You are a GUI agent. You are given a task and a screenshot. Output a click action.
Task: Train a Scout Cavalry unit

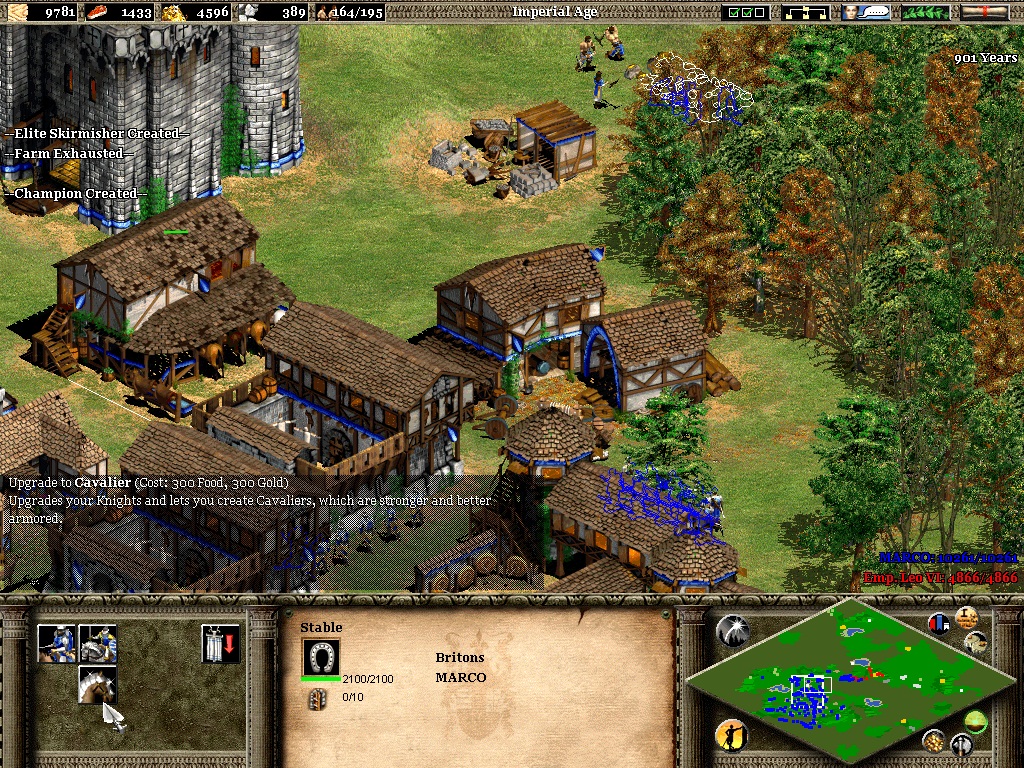tap(57, 643)
